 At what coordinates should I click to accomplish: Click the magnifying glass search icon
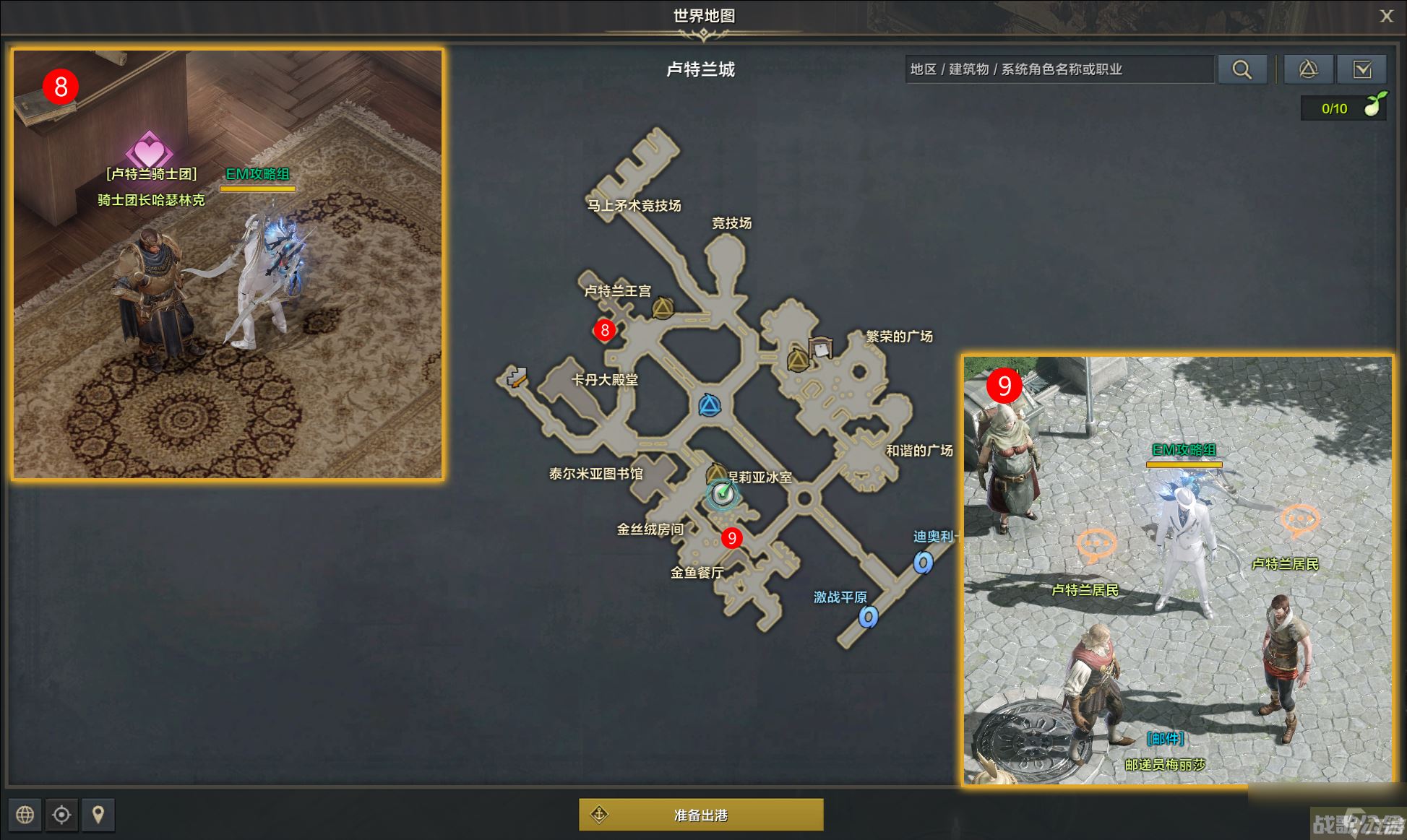[1243, 69]
